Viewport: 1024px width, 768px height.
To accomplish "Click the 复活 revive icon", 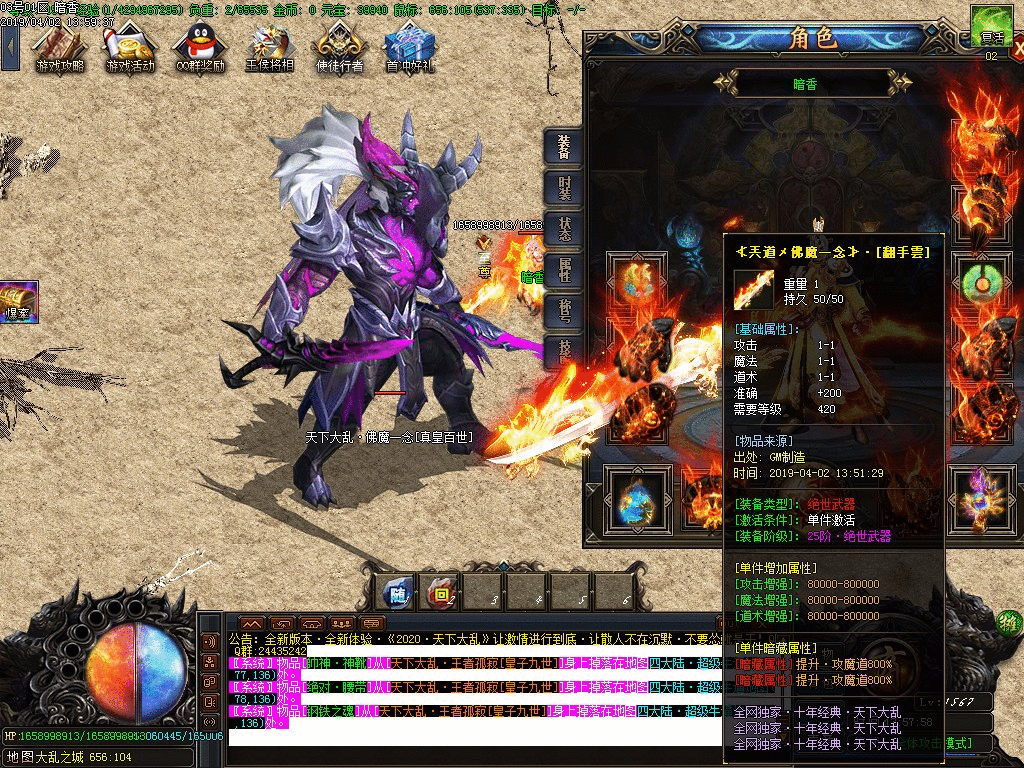I will (991, 26).
